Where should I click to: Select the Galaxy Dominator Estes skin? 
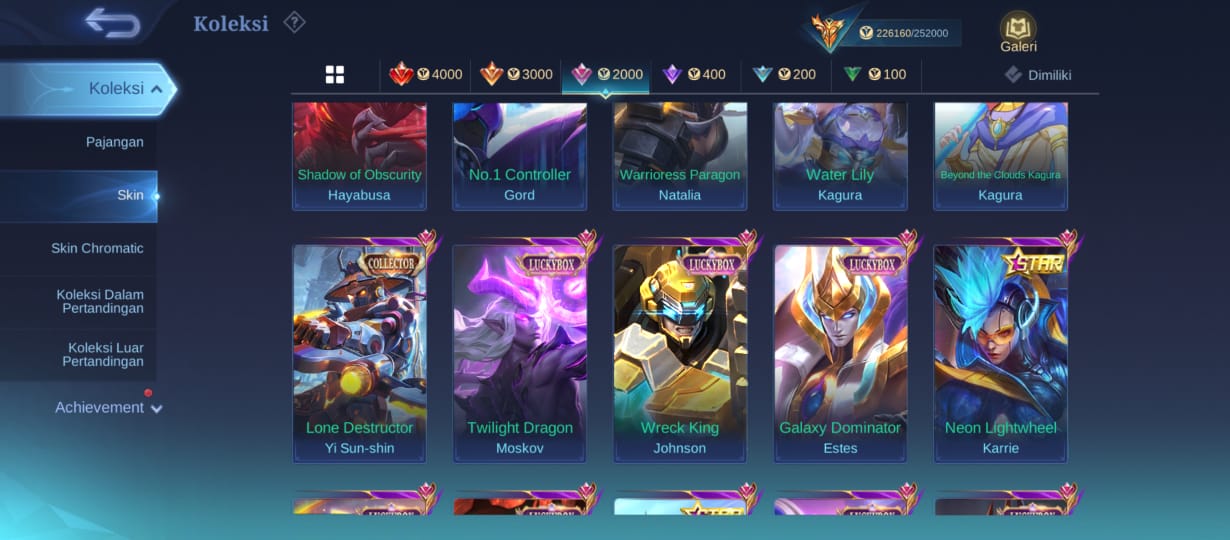(840, 350)
